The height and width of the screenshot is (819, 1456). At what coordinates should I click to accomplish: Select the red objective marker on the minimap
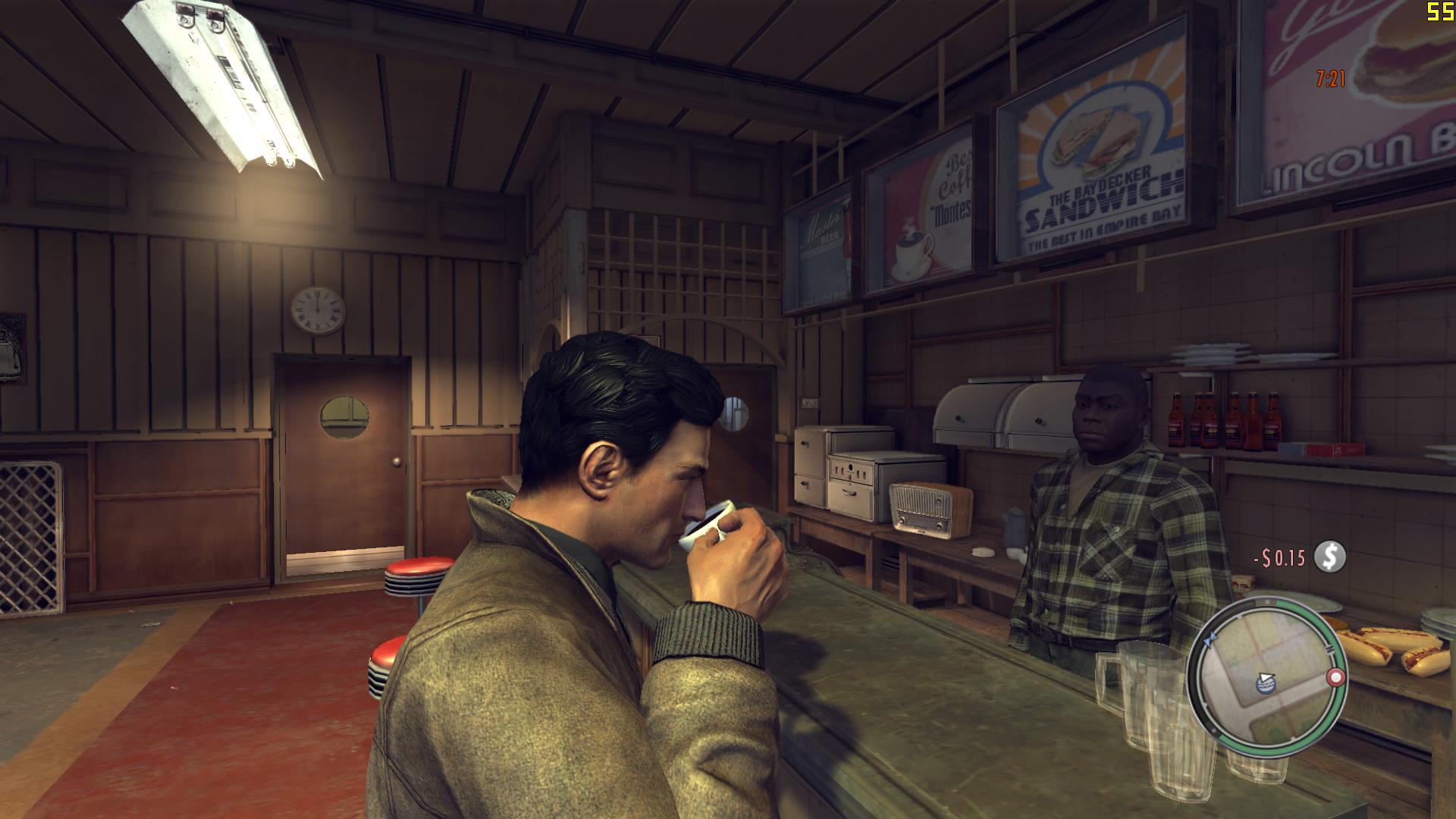(1335, 677)
